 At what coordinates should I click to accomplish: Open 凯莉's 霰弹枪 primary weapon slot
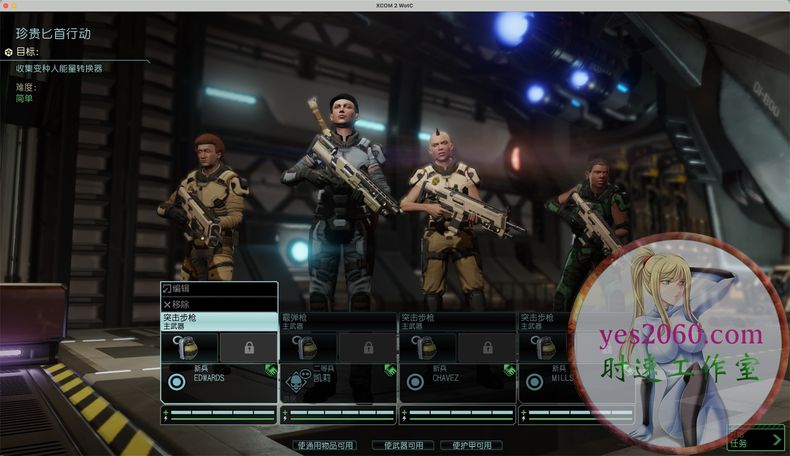(x=338, y=321)
